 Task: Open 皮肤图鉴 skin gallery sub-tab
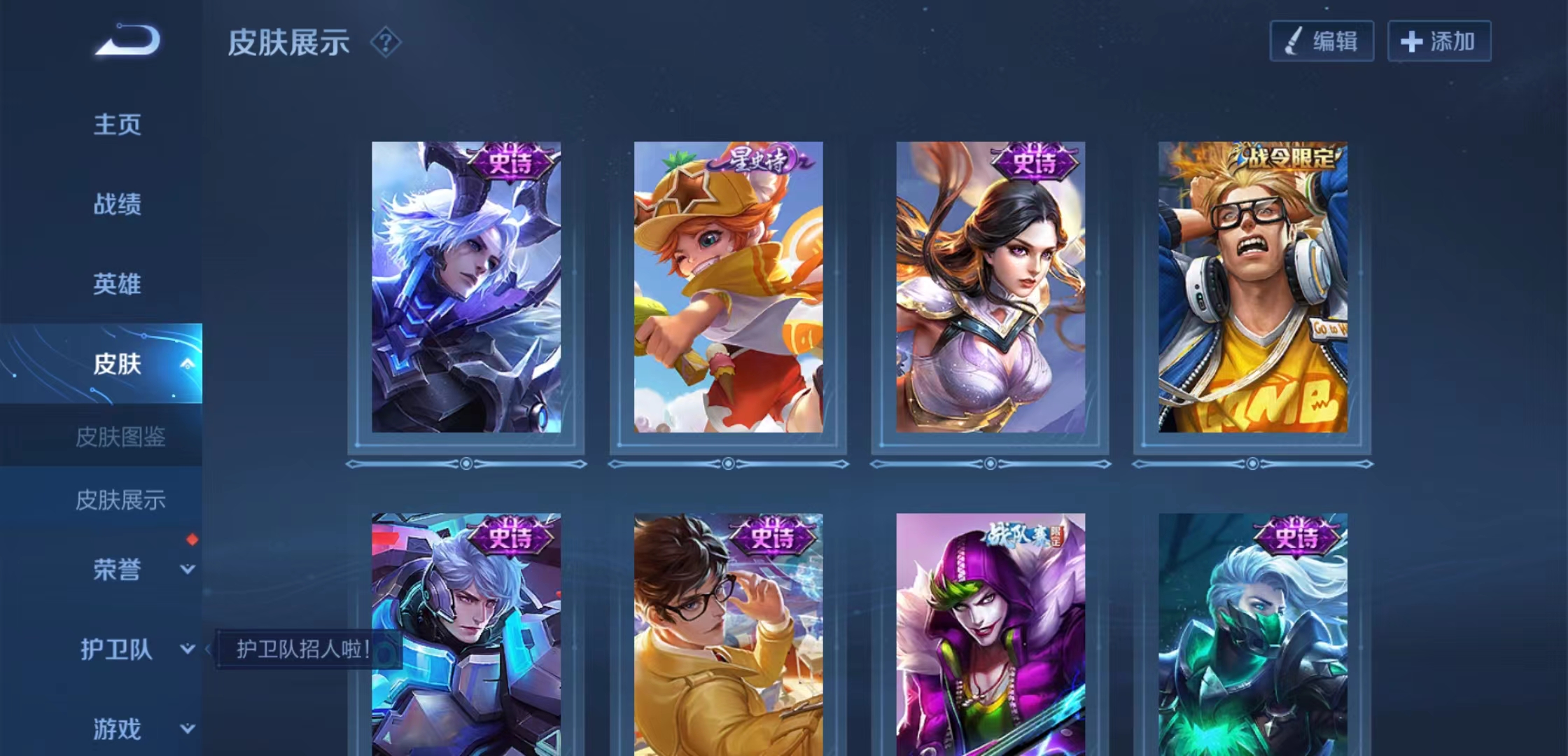120,437
